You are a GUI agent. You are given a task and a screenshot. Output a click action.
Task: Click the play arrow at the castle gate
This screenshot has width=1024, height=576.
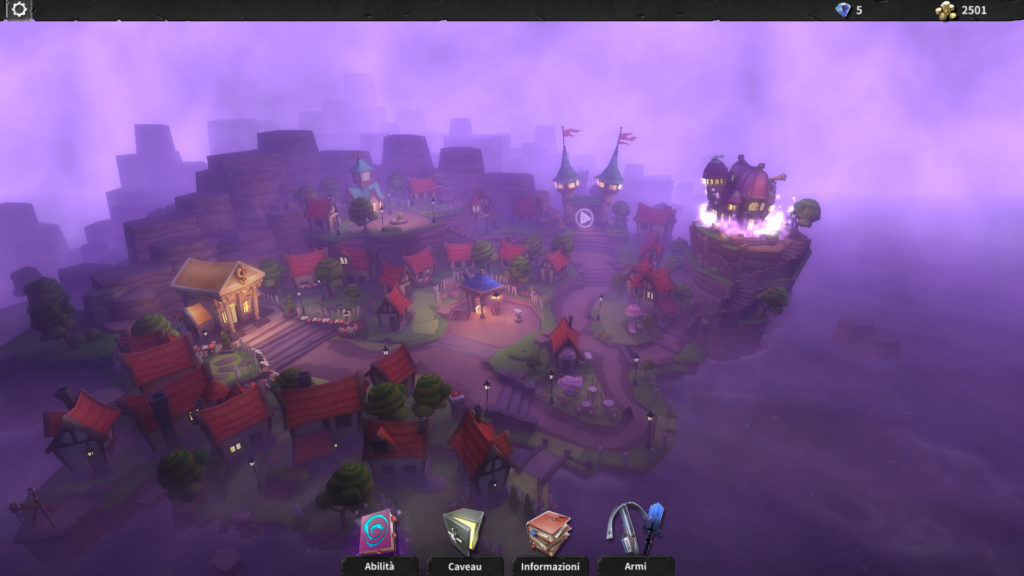click(x=585, y=217)
